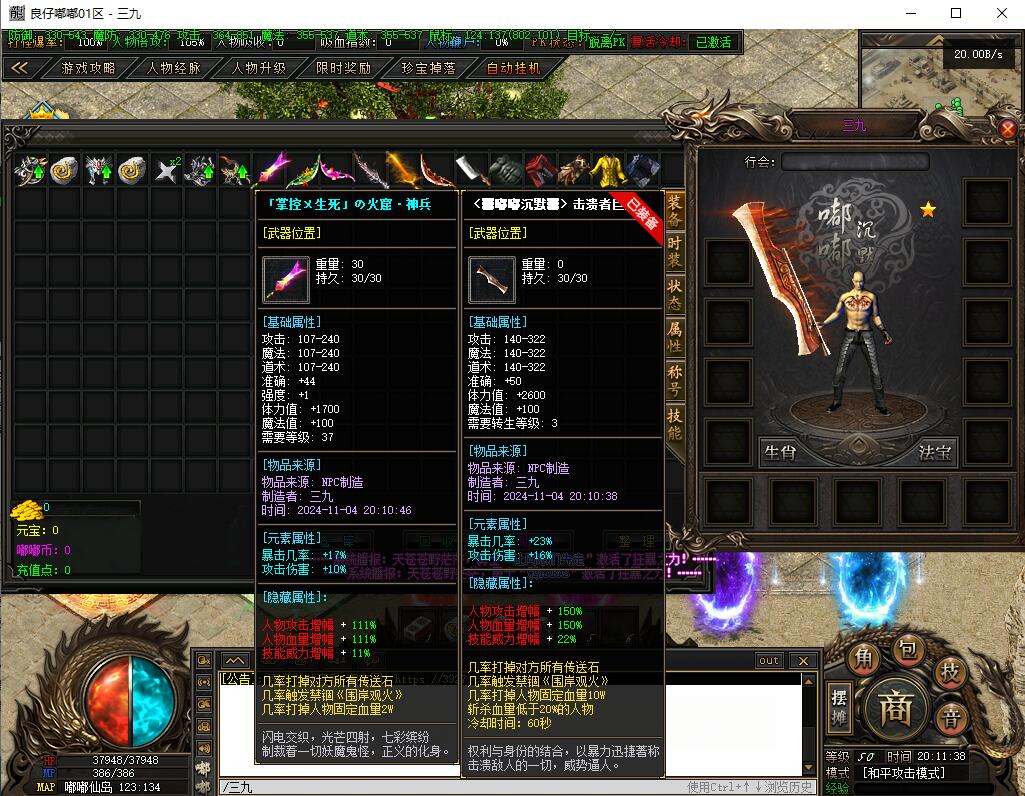Close the character panel with the red X
The width and height of the screenshot is (1025, 796).
coord(1008,129)
